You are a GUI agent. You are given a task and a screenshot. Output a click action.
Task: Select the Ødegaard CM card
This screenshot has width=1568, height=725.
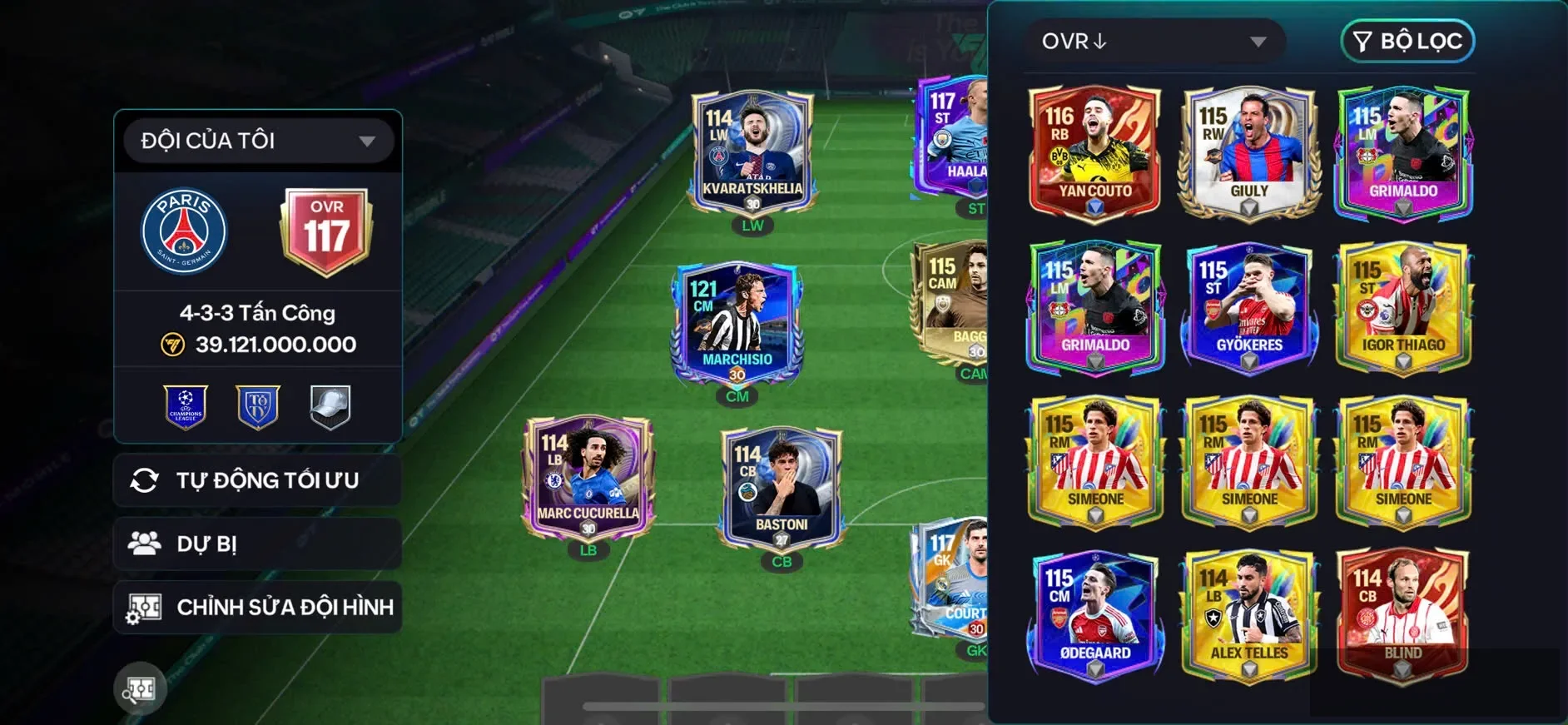[1095, 614]
